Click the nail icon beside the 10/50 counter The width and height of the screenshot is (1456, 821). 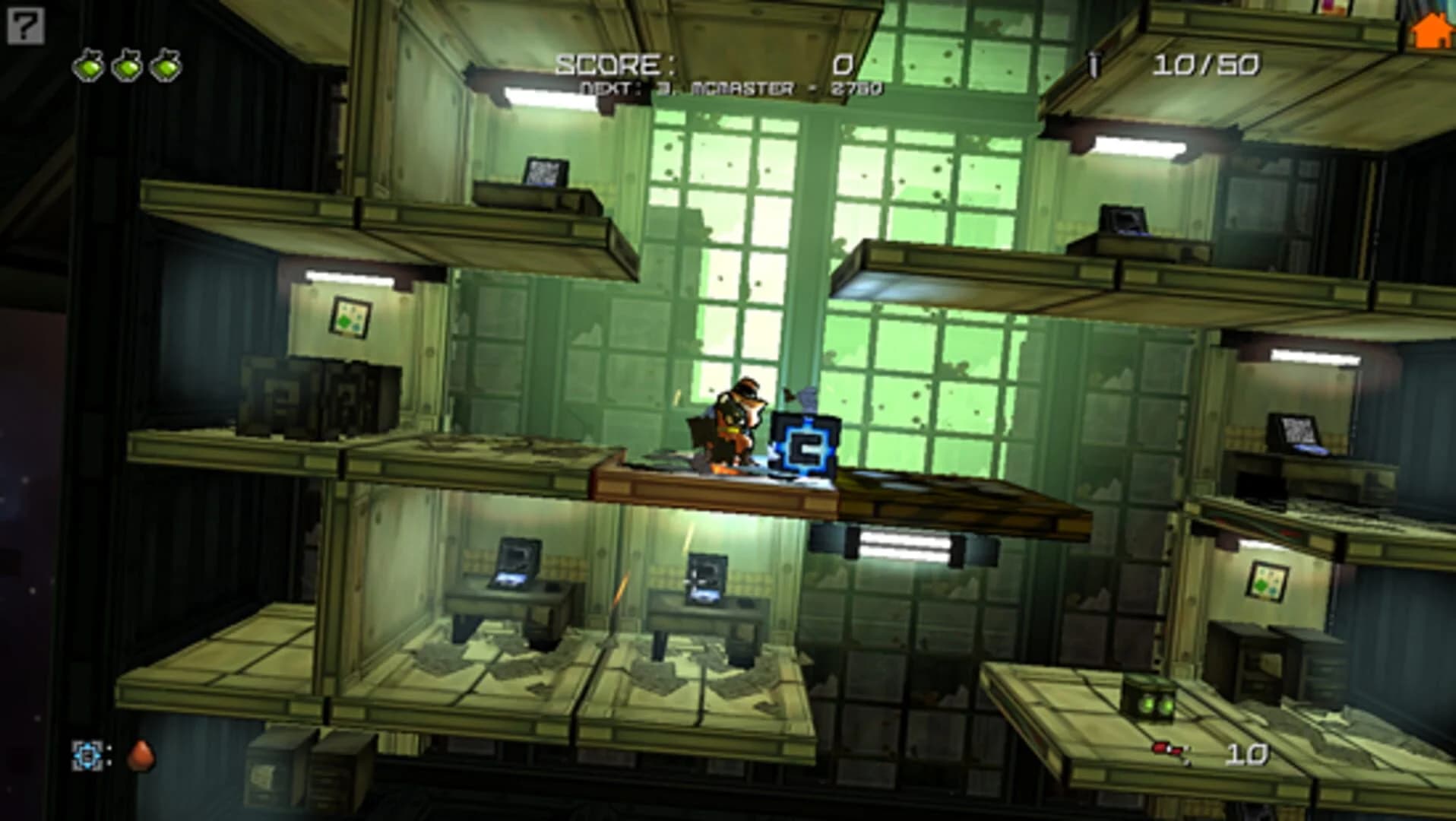[x=1094, y=65]
